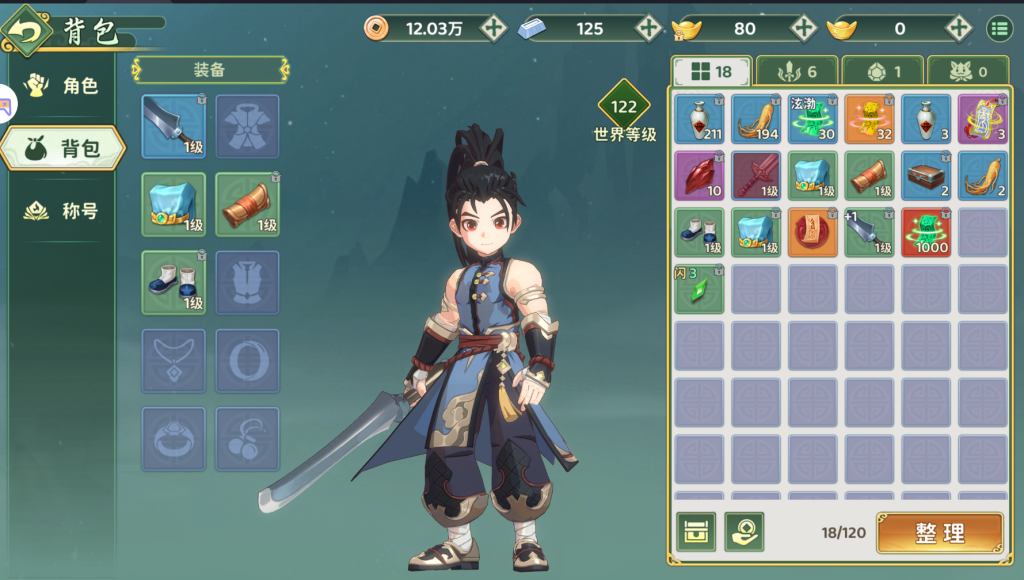Select the equipped bronze bracer slot
1024x580 pixels.
247,204
